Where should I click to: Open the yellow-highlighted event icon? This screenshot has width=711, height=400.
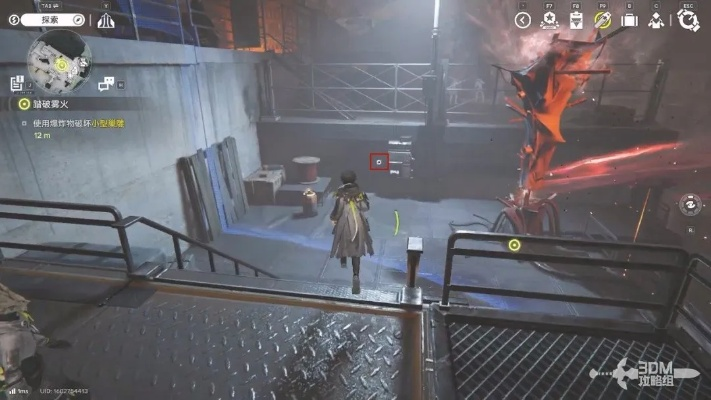coord(603,20)
